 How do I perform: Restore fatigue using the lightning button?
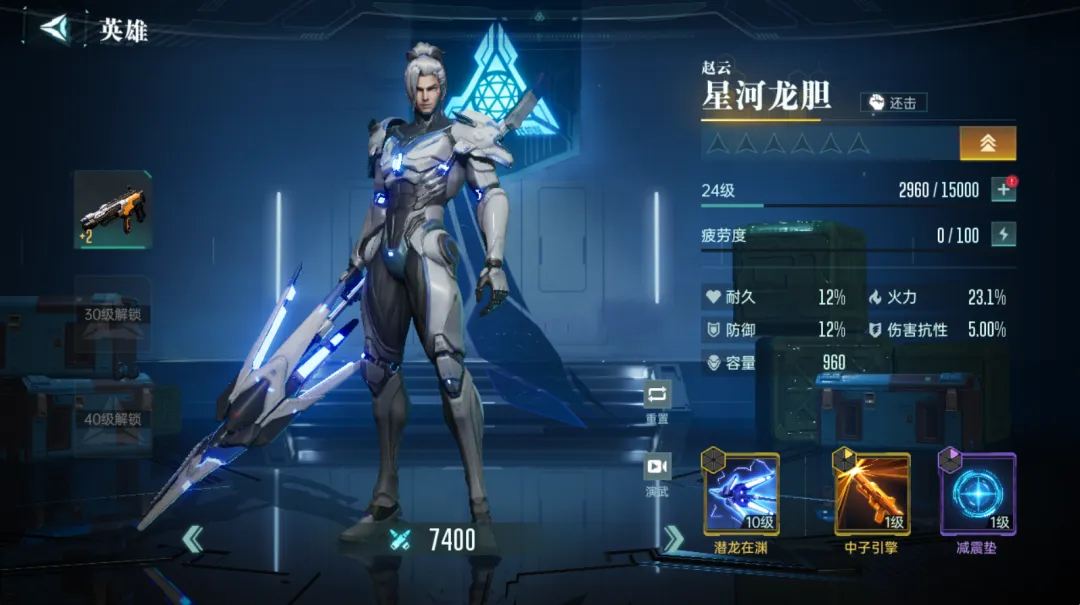tap(1003, 235)
